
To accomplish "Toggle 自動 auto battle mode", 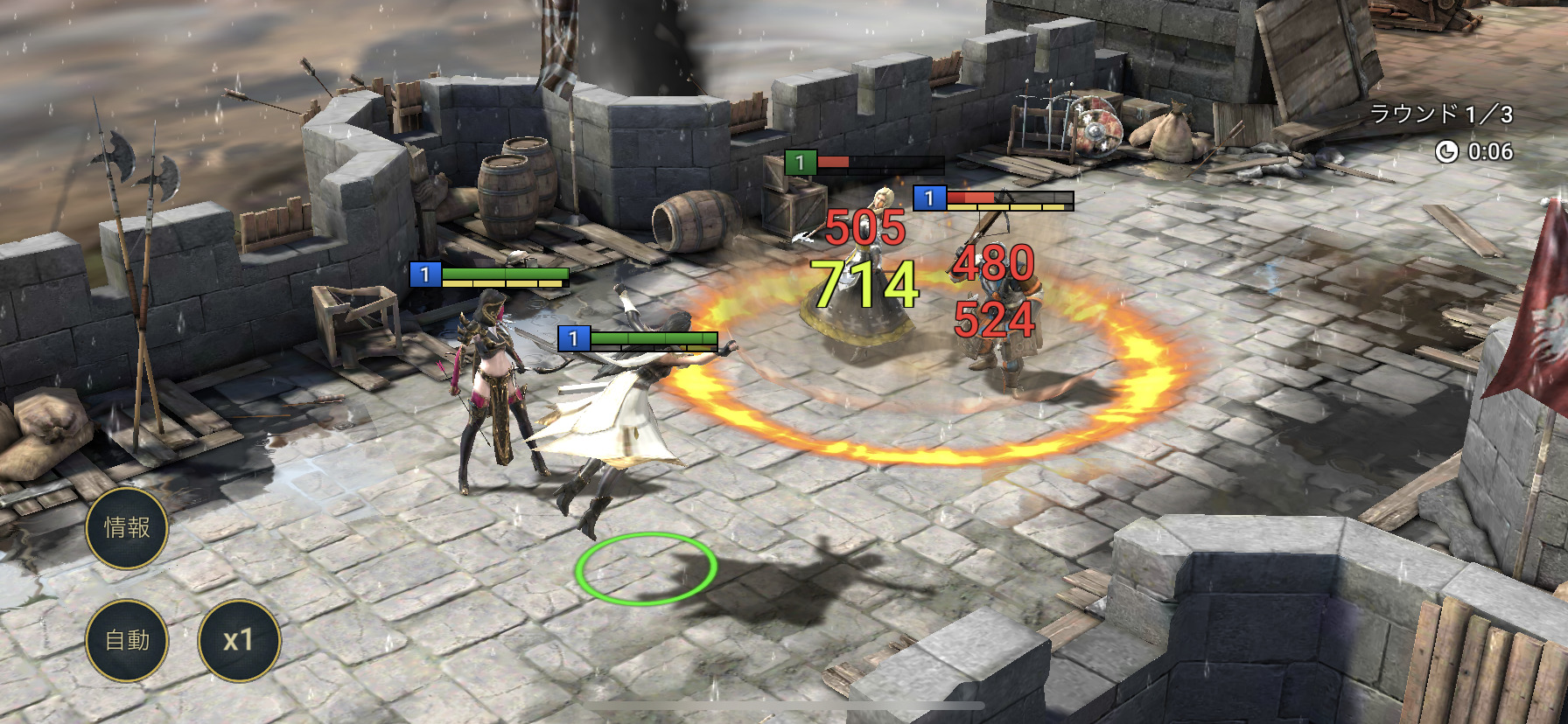I will (x=127, y=640).
